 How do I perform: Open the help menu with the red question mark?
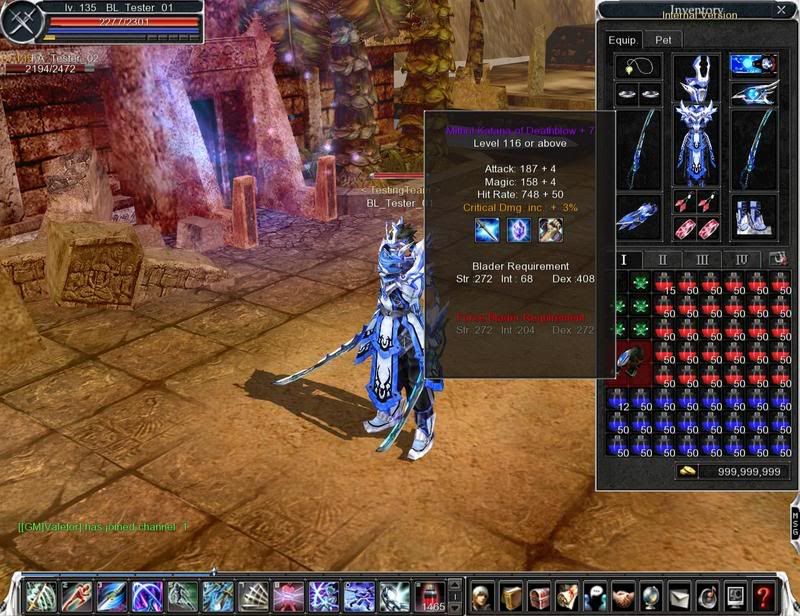[763, 595]
